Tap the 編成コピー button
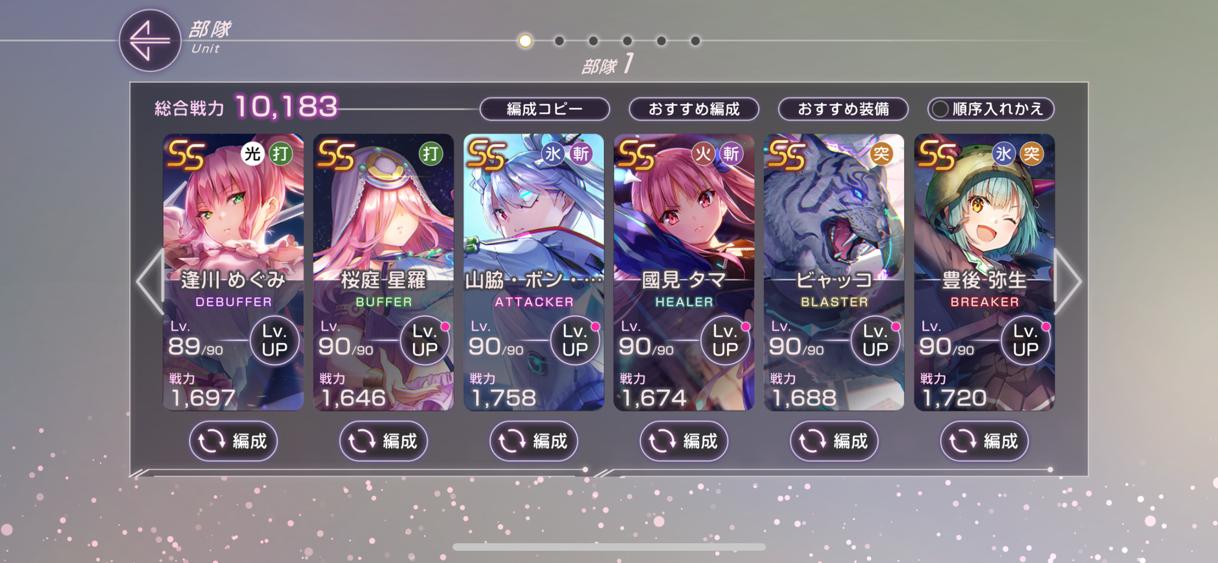The width and height of the screenshot is (1218, 563). point(544,109)
